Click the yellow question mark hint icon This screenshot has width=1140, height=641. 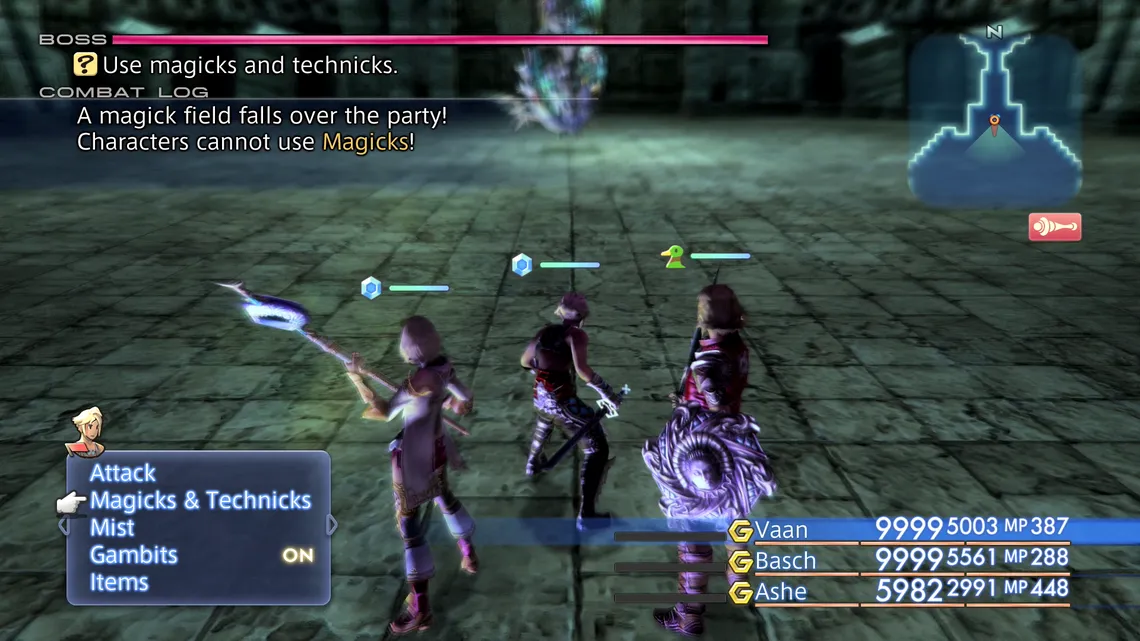86,66
